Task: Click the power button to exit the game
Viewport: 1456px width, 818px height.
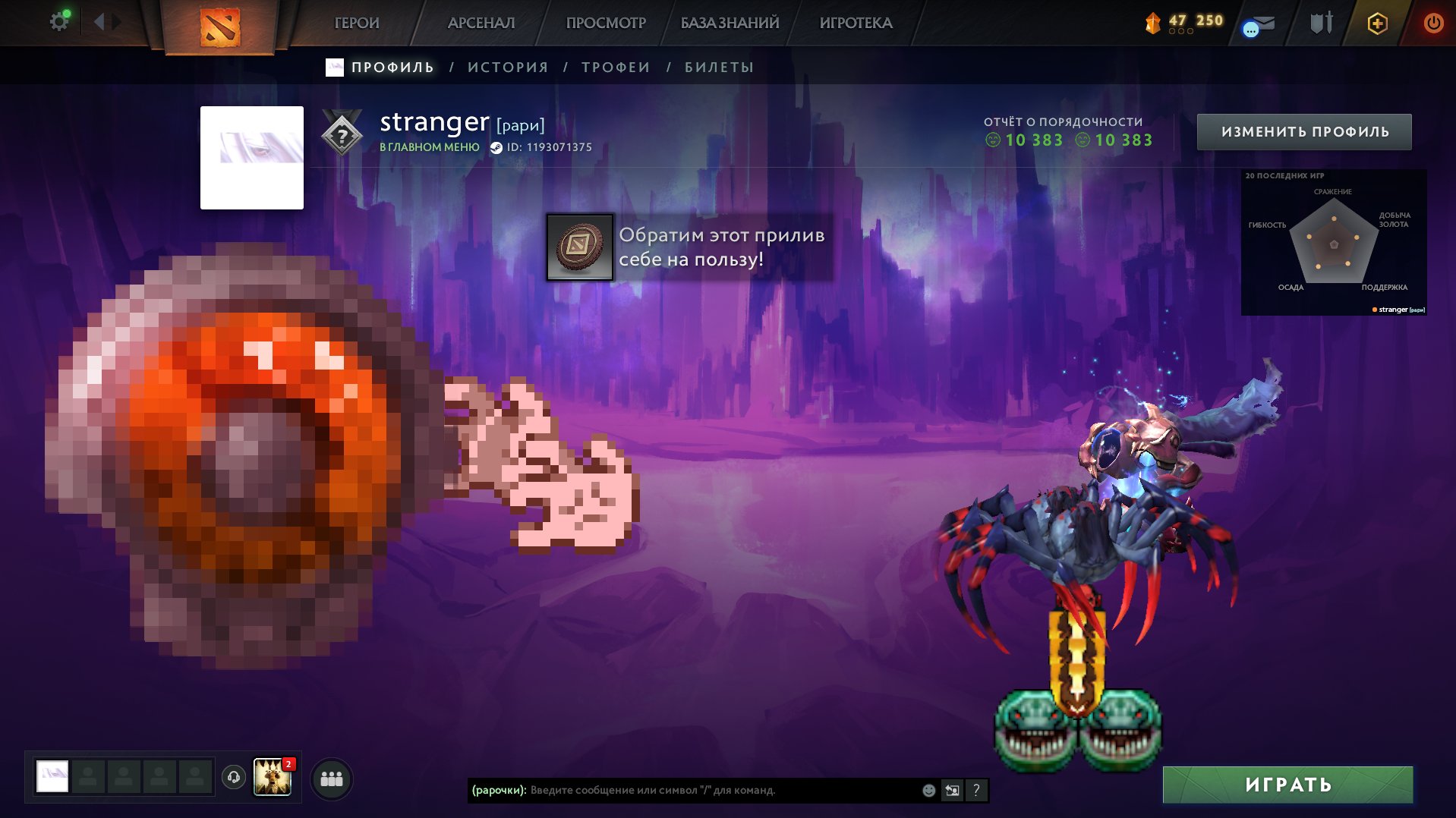Action: (1433, 23)
